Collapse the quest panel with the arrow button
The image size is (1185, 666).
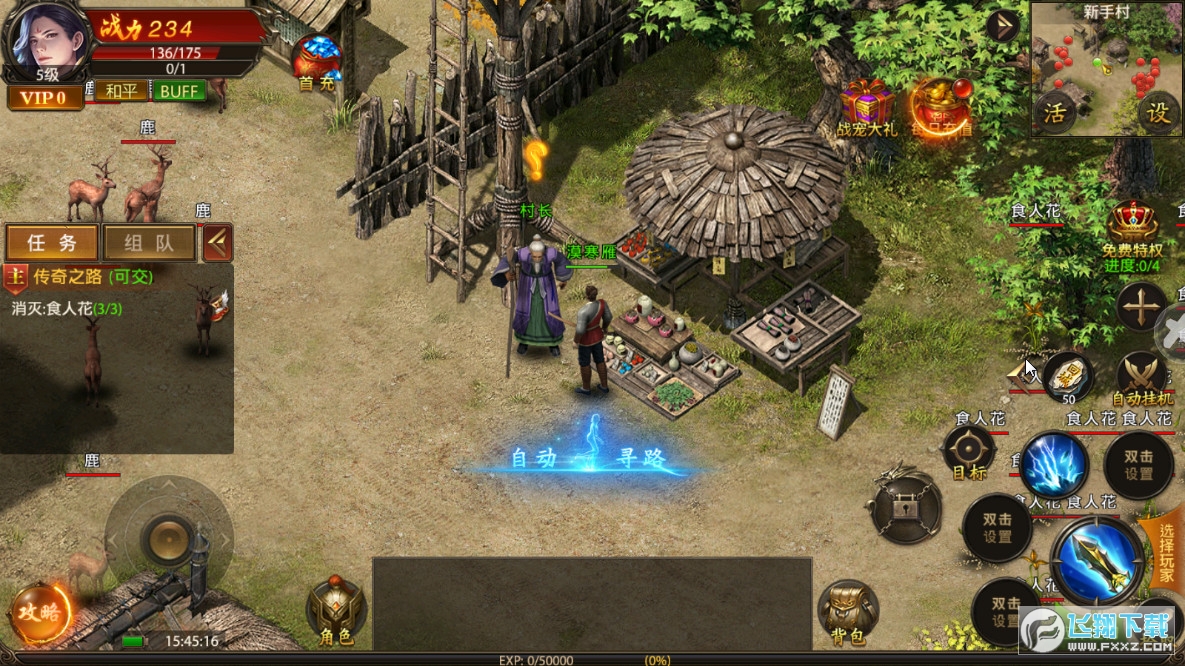(217, 242)
